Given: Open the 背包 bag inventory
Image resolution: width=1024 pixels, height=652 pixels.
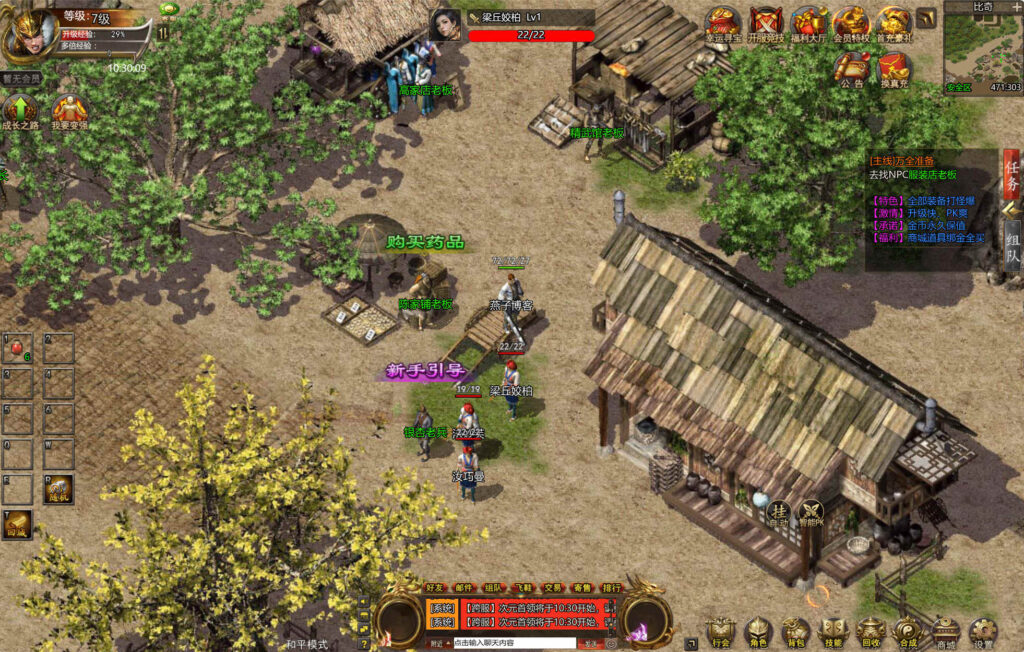Looking at the screenshot, I should [x=796, y=630].
